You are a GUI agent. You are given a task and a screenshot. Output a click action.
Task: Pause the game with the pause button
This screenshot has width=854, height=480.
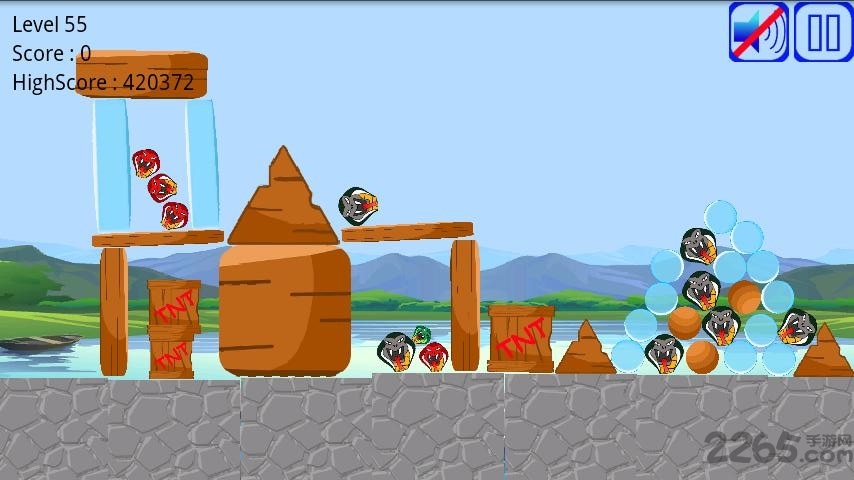click(823, 32)
